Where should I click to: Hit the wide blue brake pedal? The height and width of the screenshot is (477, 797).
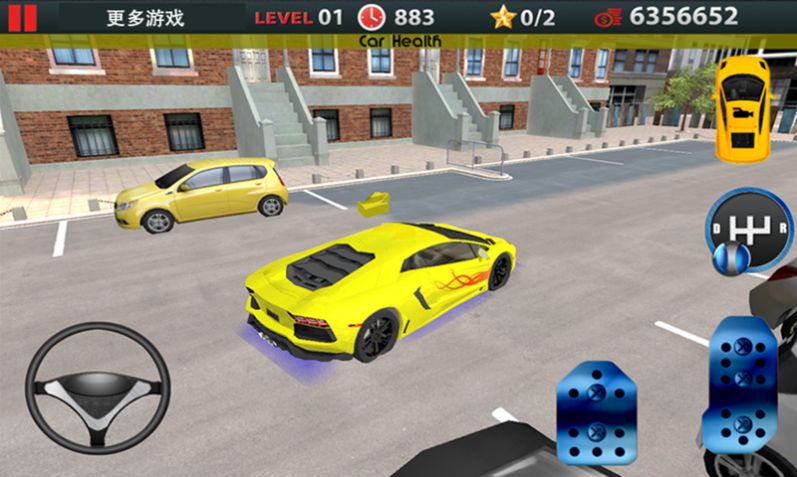pyautogui.click(x=596, y=410)
